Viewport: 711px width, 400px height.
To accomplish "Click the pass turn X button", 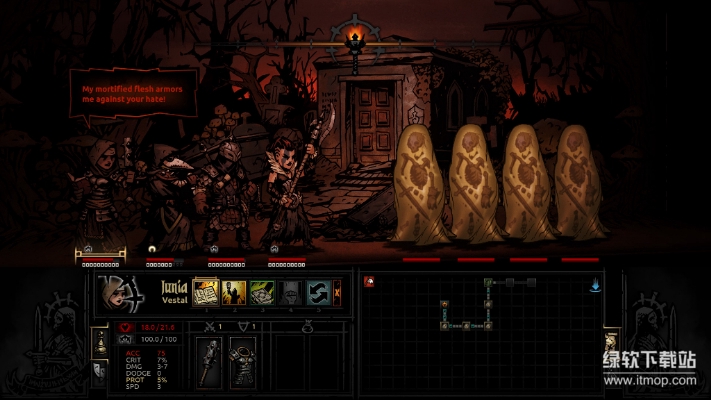I will tap(337, 292).
